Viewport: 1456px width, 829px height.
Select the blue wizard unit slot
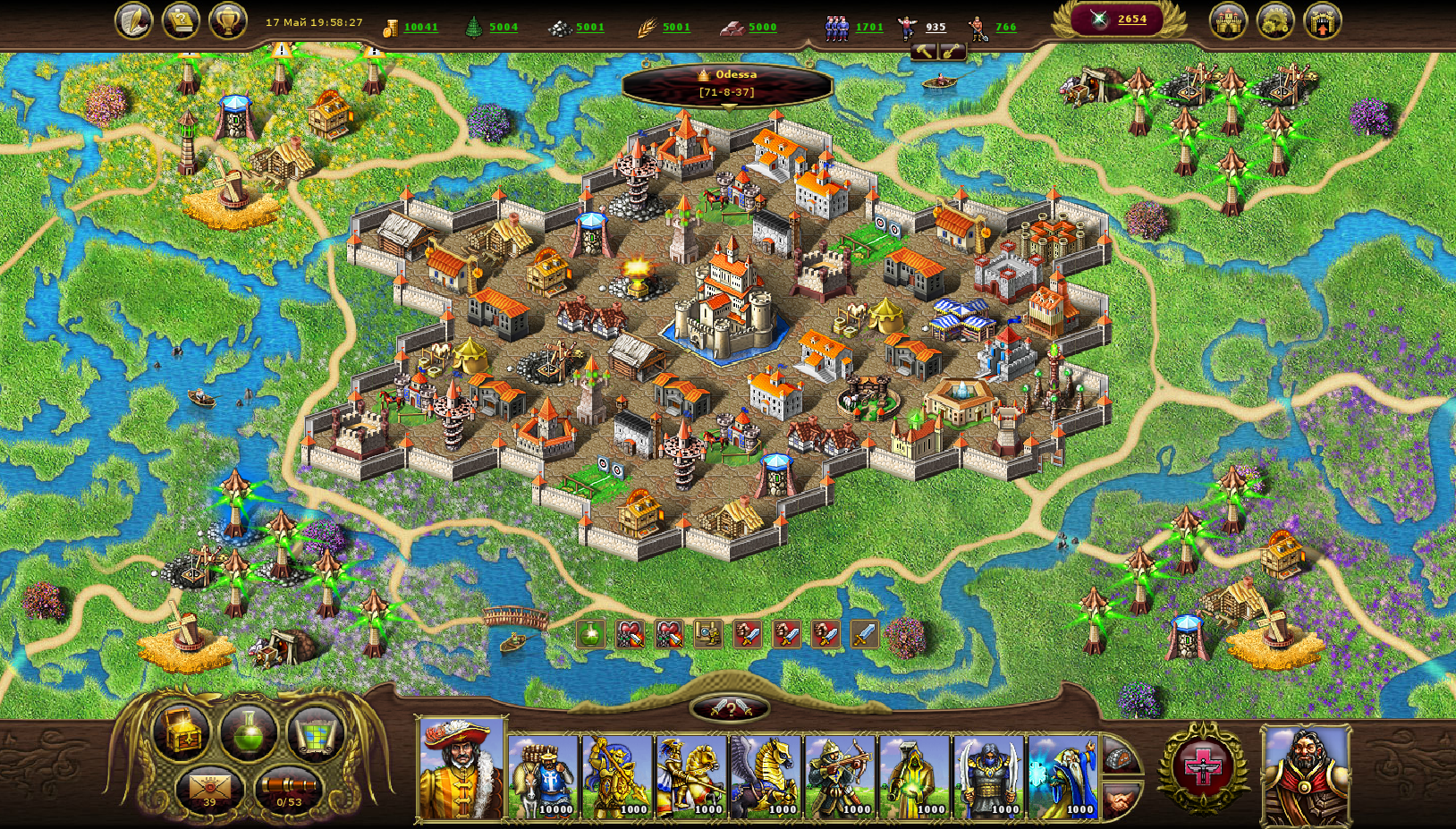[1062, 776]
